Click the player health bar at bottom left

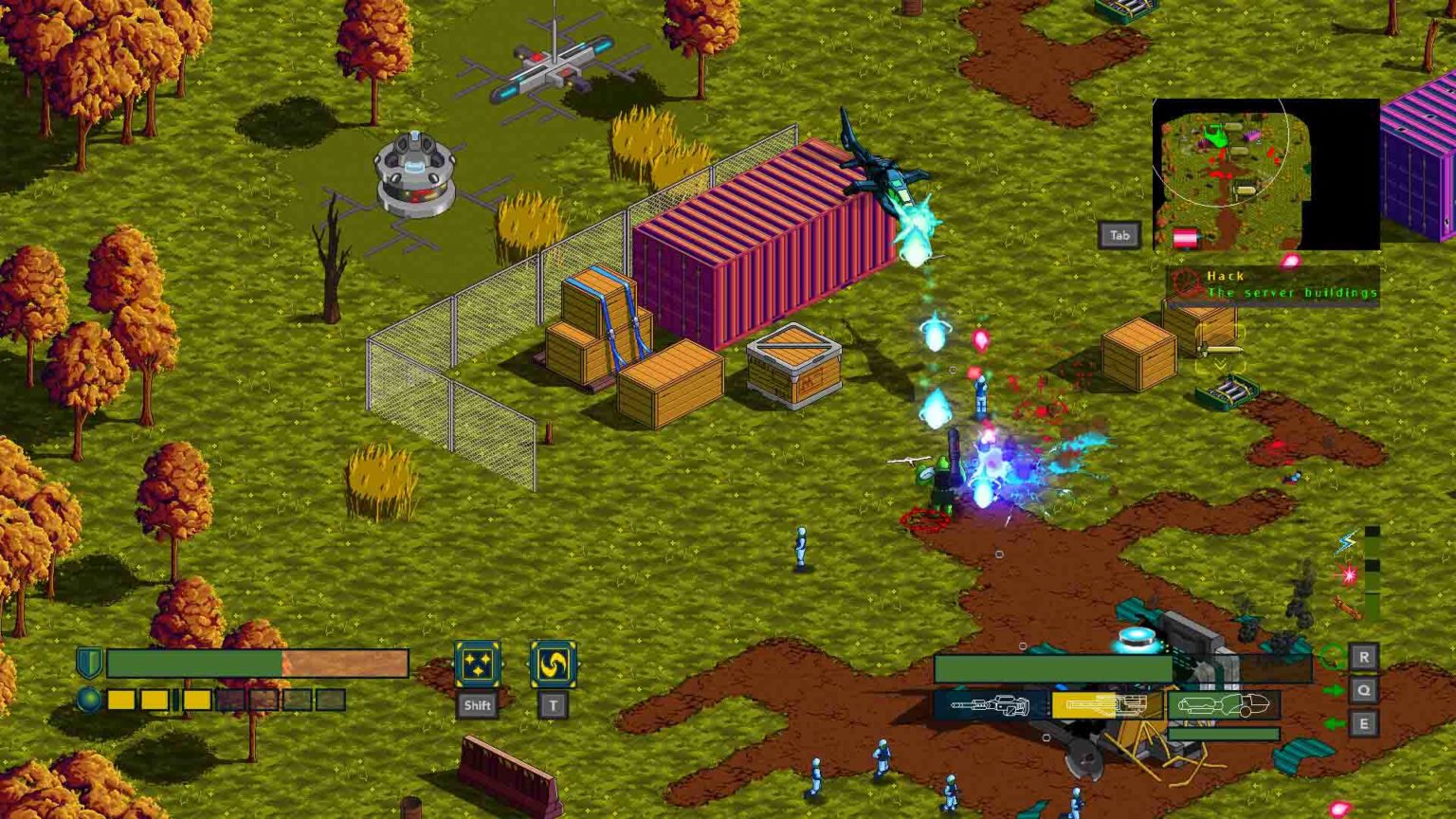(x=256, y=664)
